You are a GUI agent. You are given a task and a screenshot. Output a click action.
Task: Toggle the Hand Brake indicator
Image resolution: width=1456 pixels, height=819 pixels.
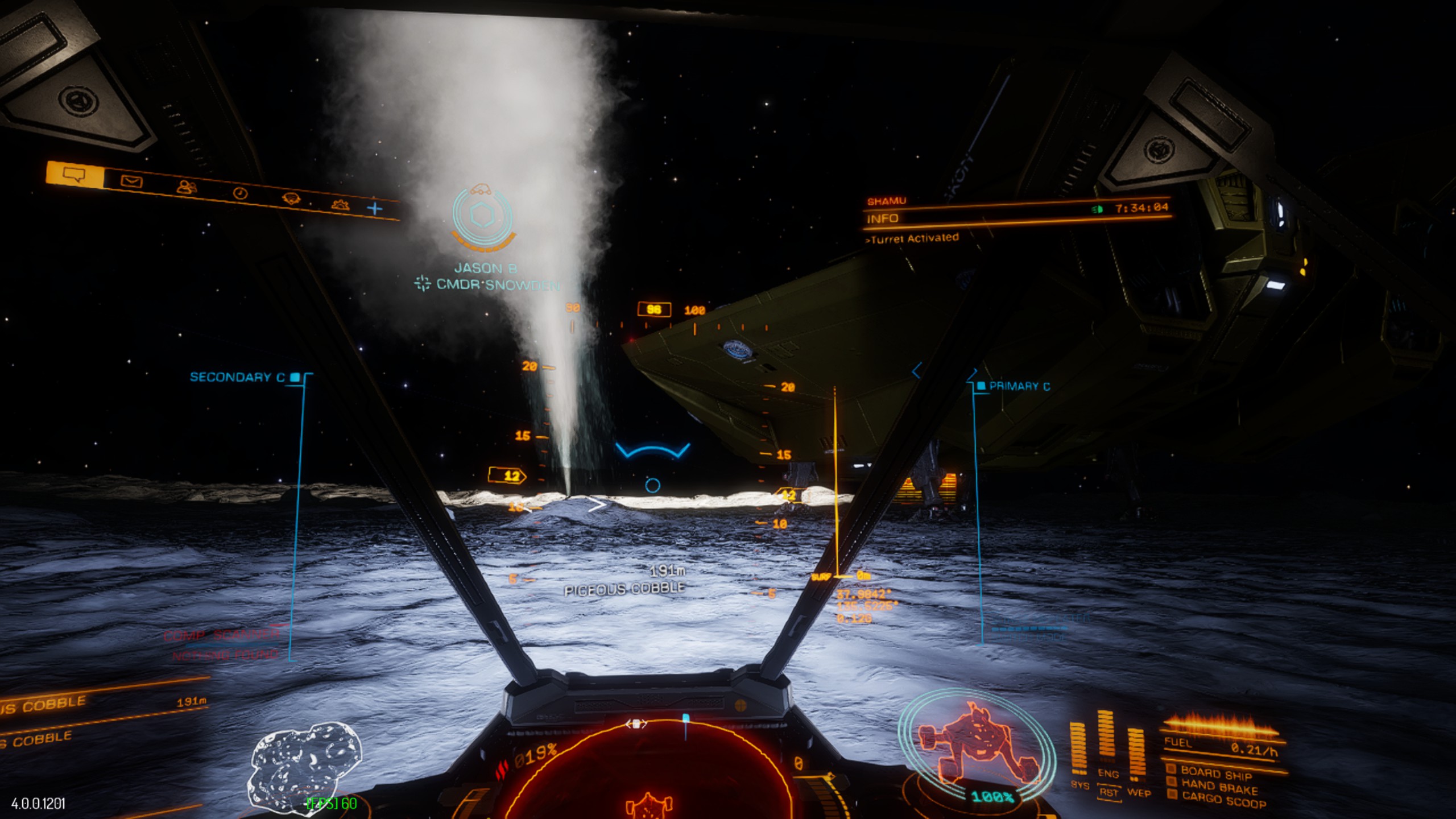(1218, 787)
